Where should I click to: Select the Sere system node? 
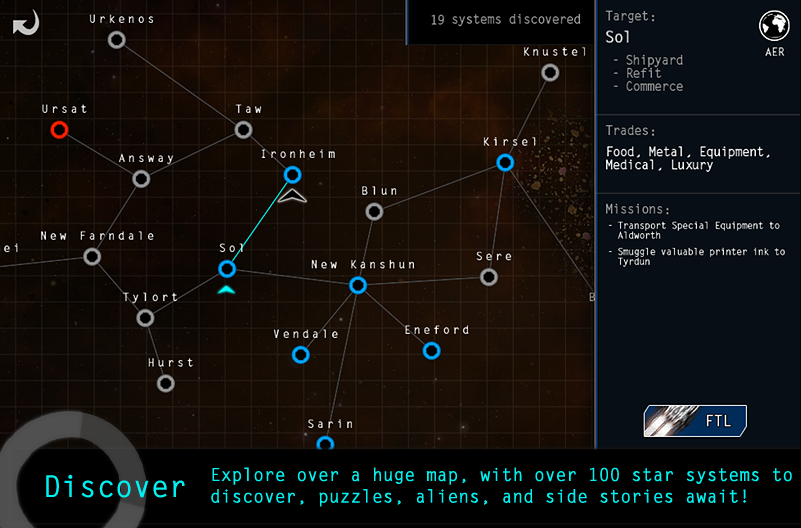click(488, 277)
